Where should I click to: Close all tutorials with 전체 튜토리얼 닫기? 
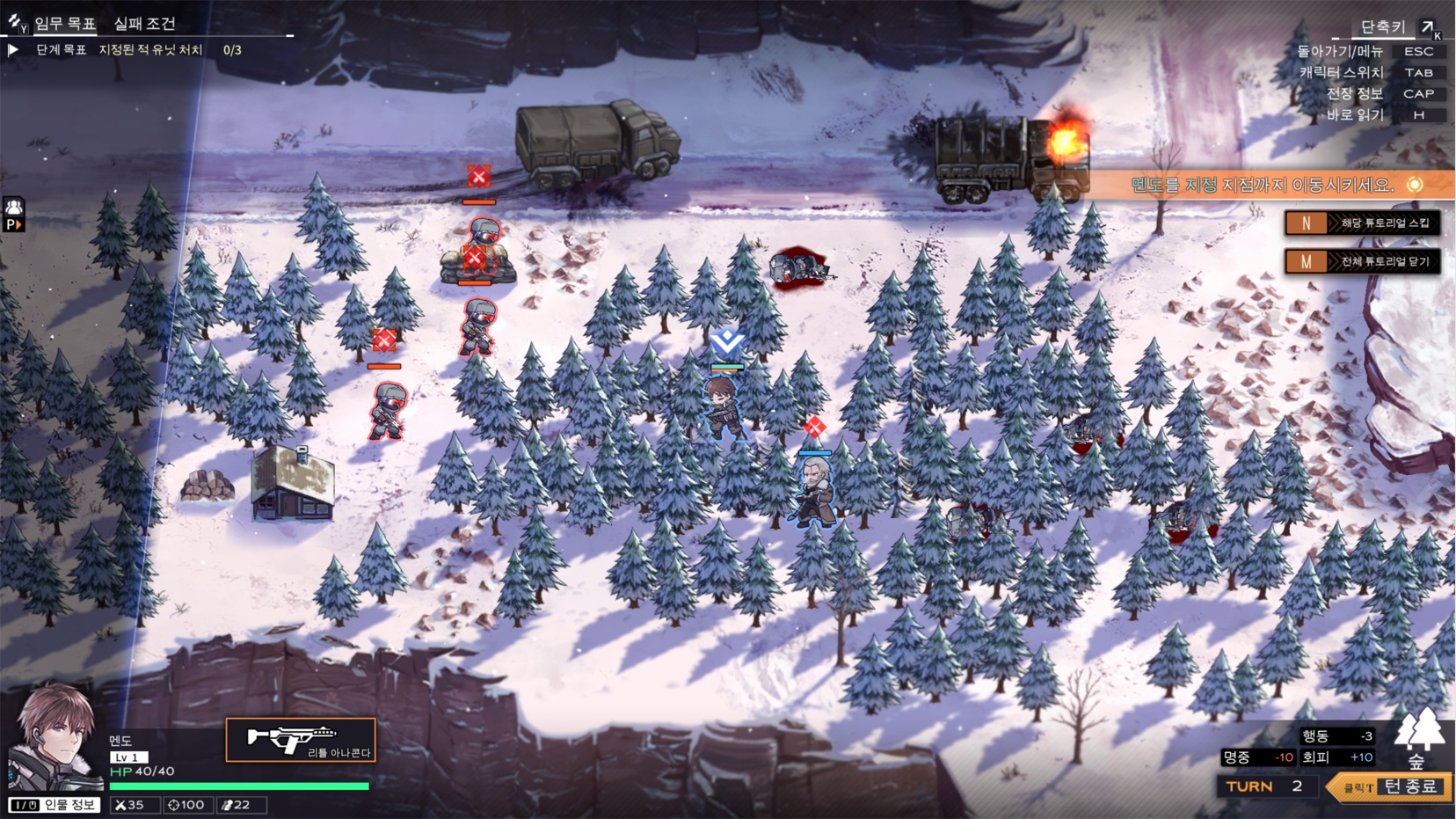click(1362, 262)
